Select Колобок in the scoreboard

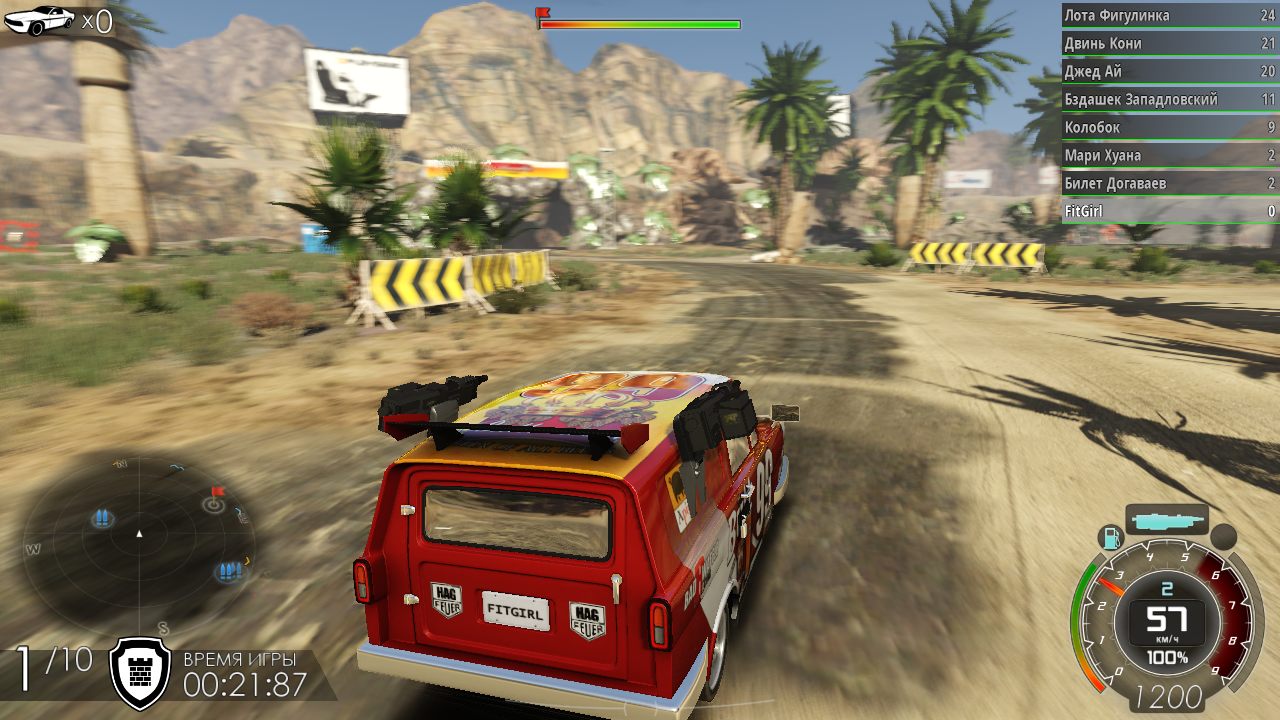(1168, 128)
